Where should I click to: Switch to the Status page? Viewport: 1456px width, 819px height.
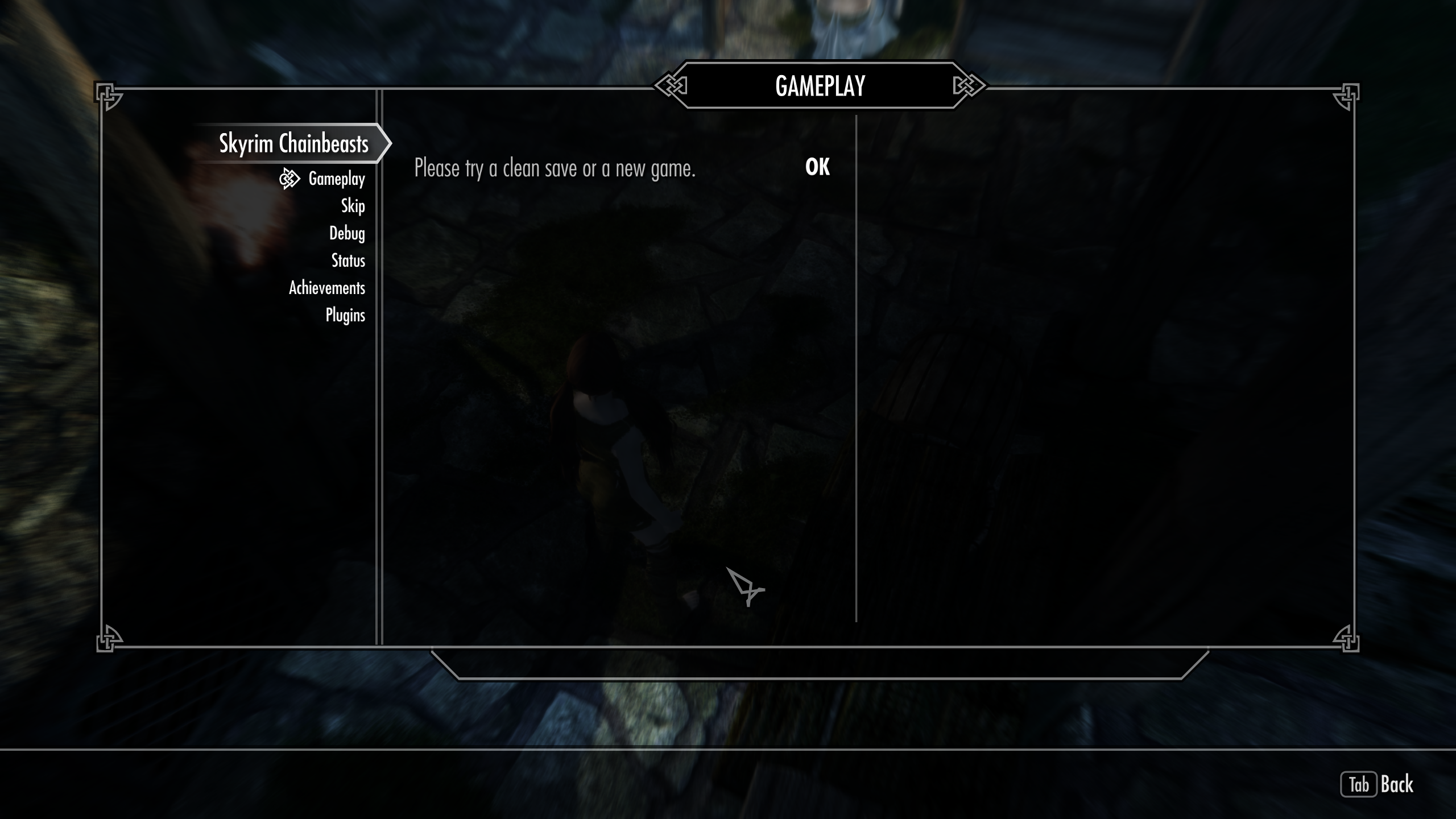349,261
